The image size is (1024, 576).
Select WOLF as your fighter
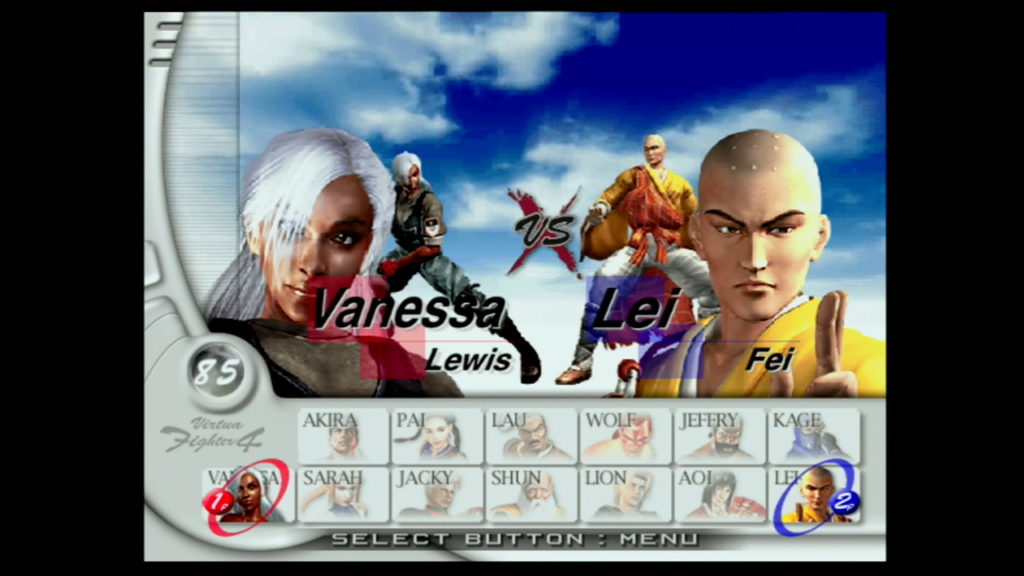click(625, 435)
